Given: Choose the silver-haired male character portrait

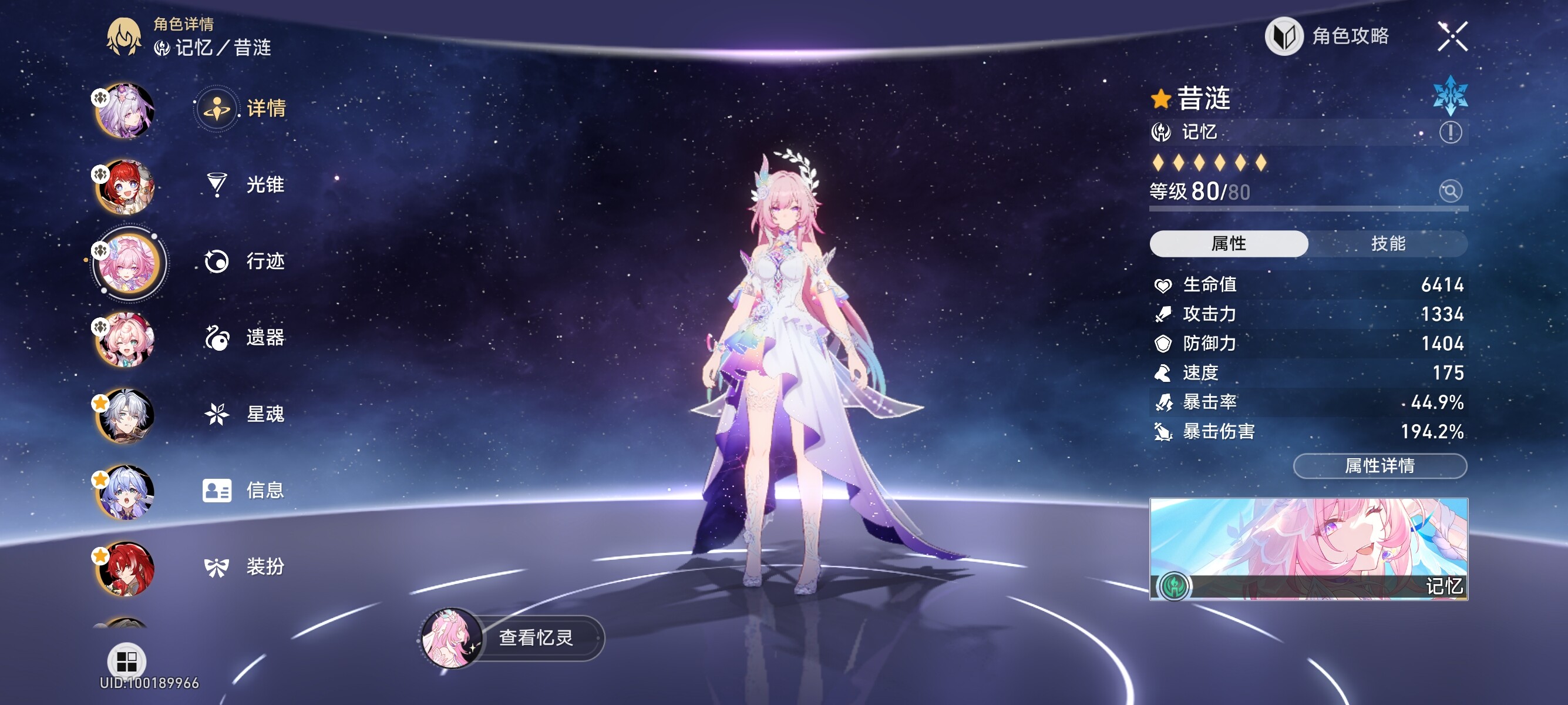Looking at the screenshot, I should [x=126, y=416].
